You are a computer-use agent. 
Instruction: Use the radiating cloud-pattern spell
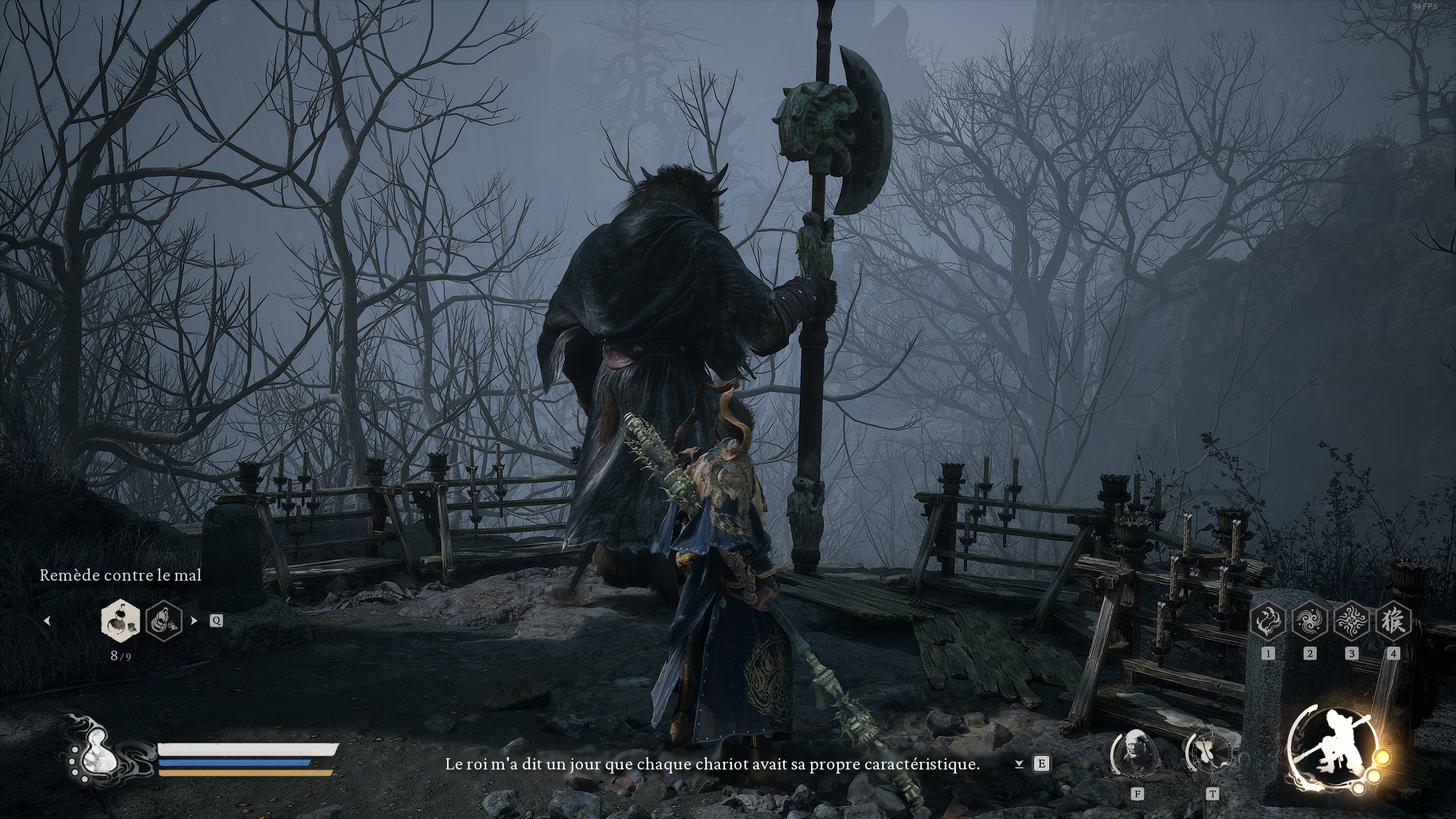click(1351, 621)
